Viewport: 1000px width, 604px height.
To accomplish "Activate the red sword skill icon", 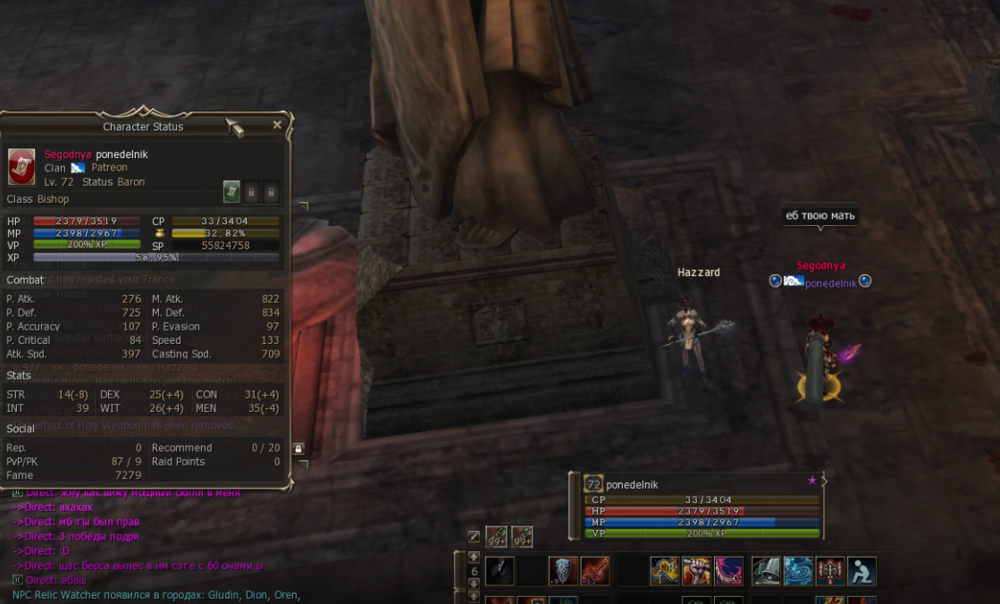I will (595, 571).
